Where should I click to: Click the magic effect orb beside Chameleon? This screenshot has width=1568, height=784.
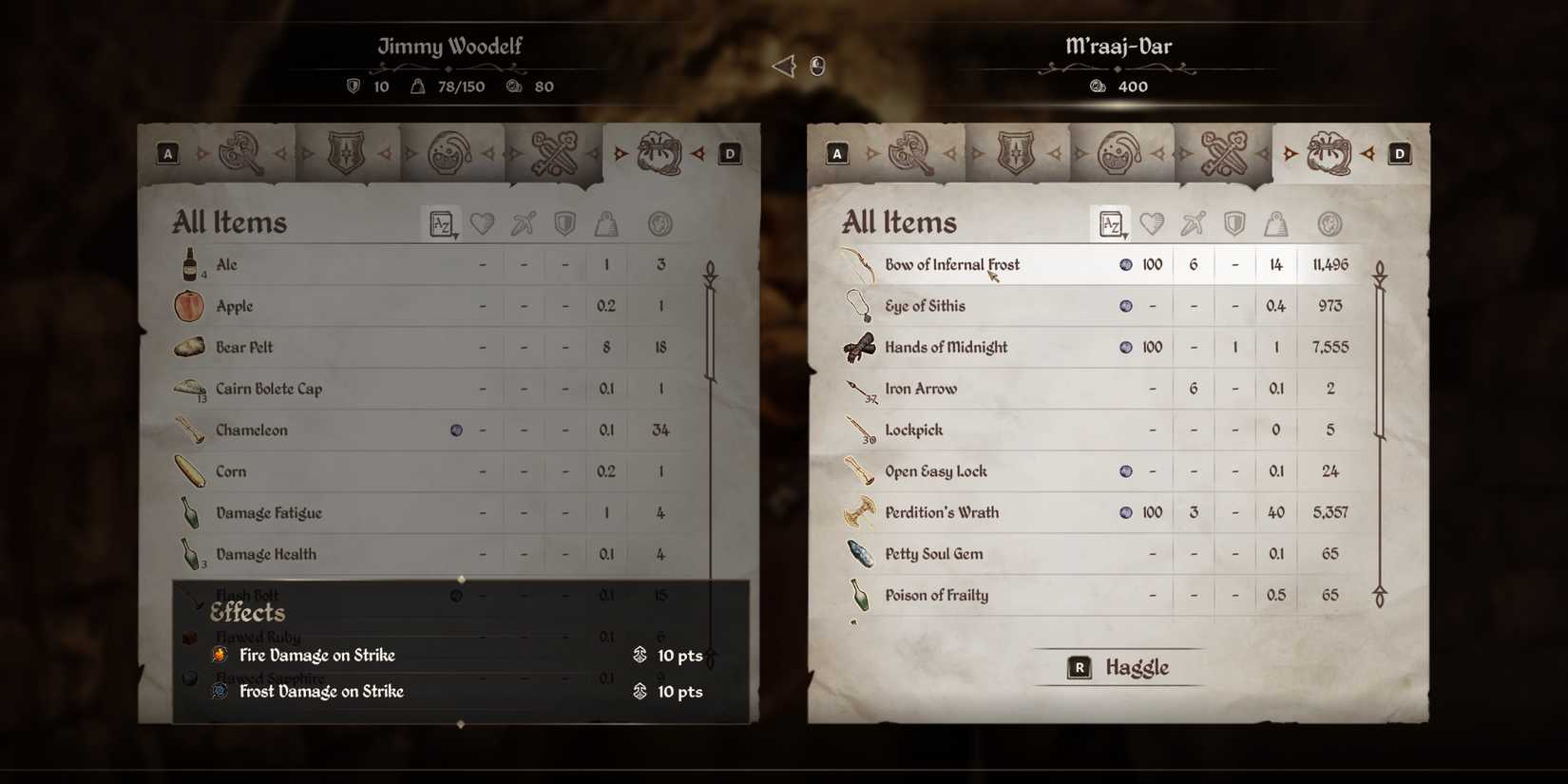pos(458,430)
